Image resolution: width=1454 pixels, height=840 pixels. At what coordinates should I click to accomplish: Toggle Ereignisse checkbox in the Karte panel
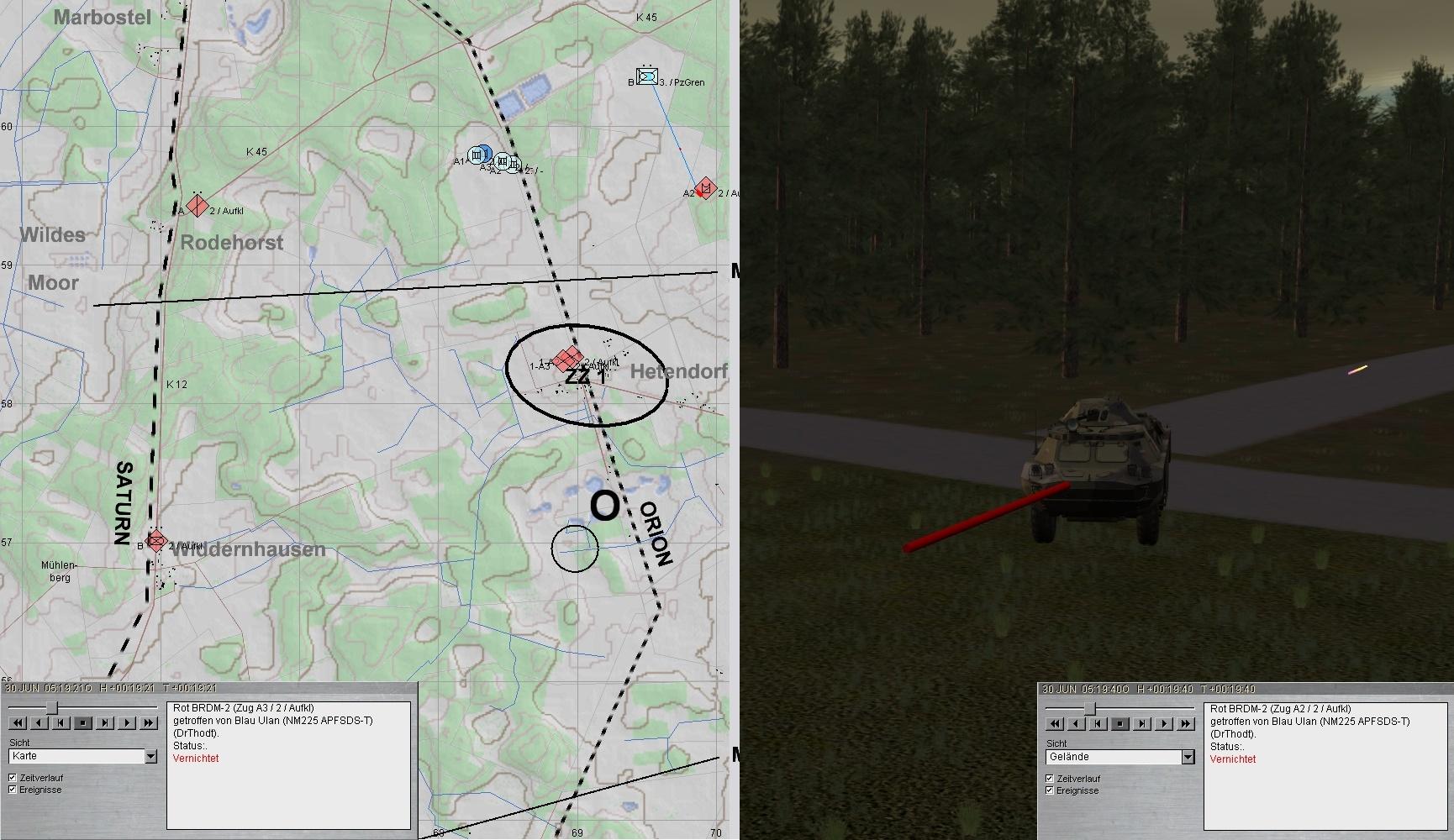(13, 790)
